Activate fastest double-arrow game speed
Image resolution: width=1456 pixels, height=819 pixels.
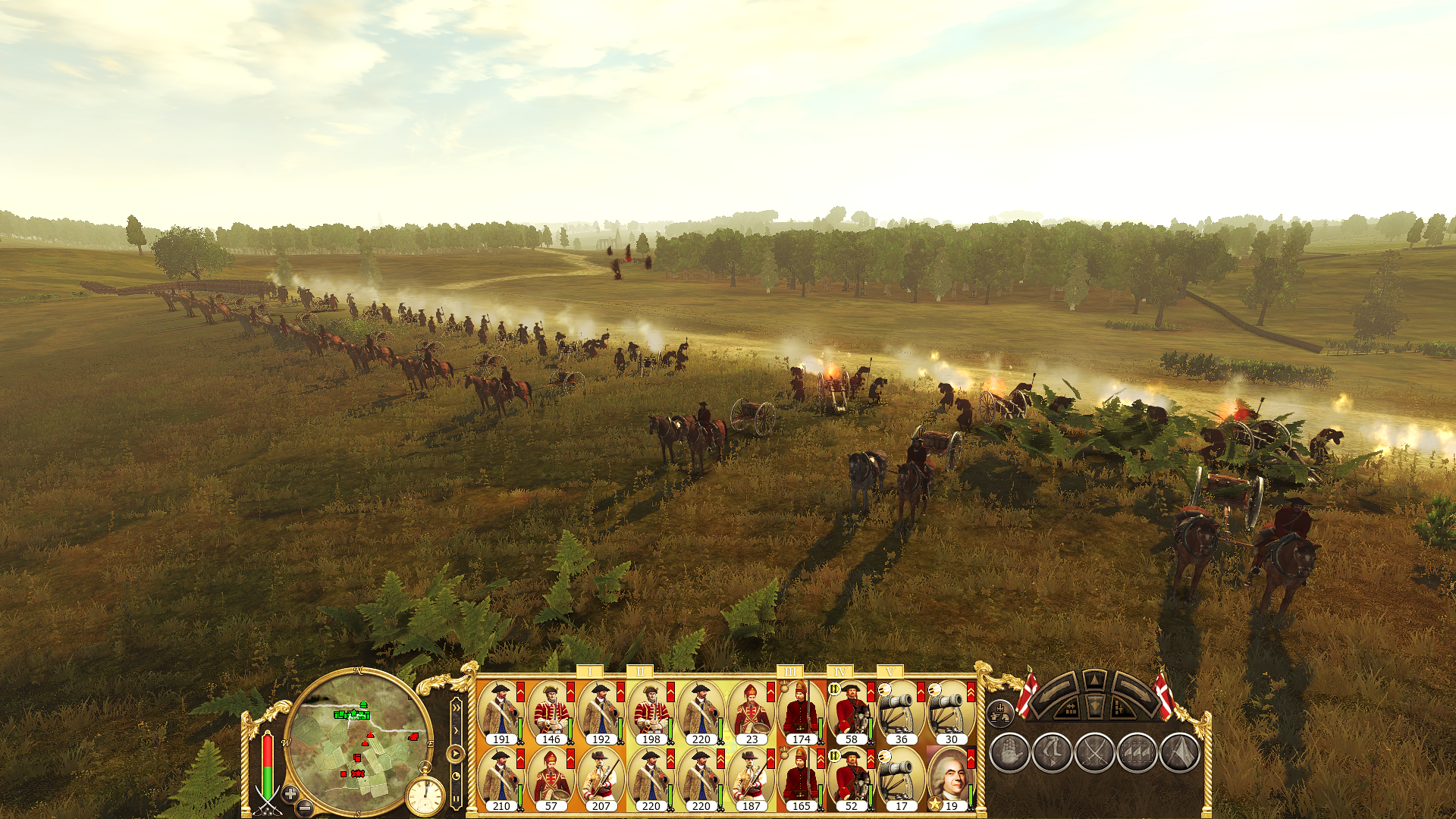456,708
